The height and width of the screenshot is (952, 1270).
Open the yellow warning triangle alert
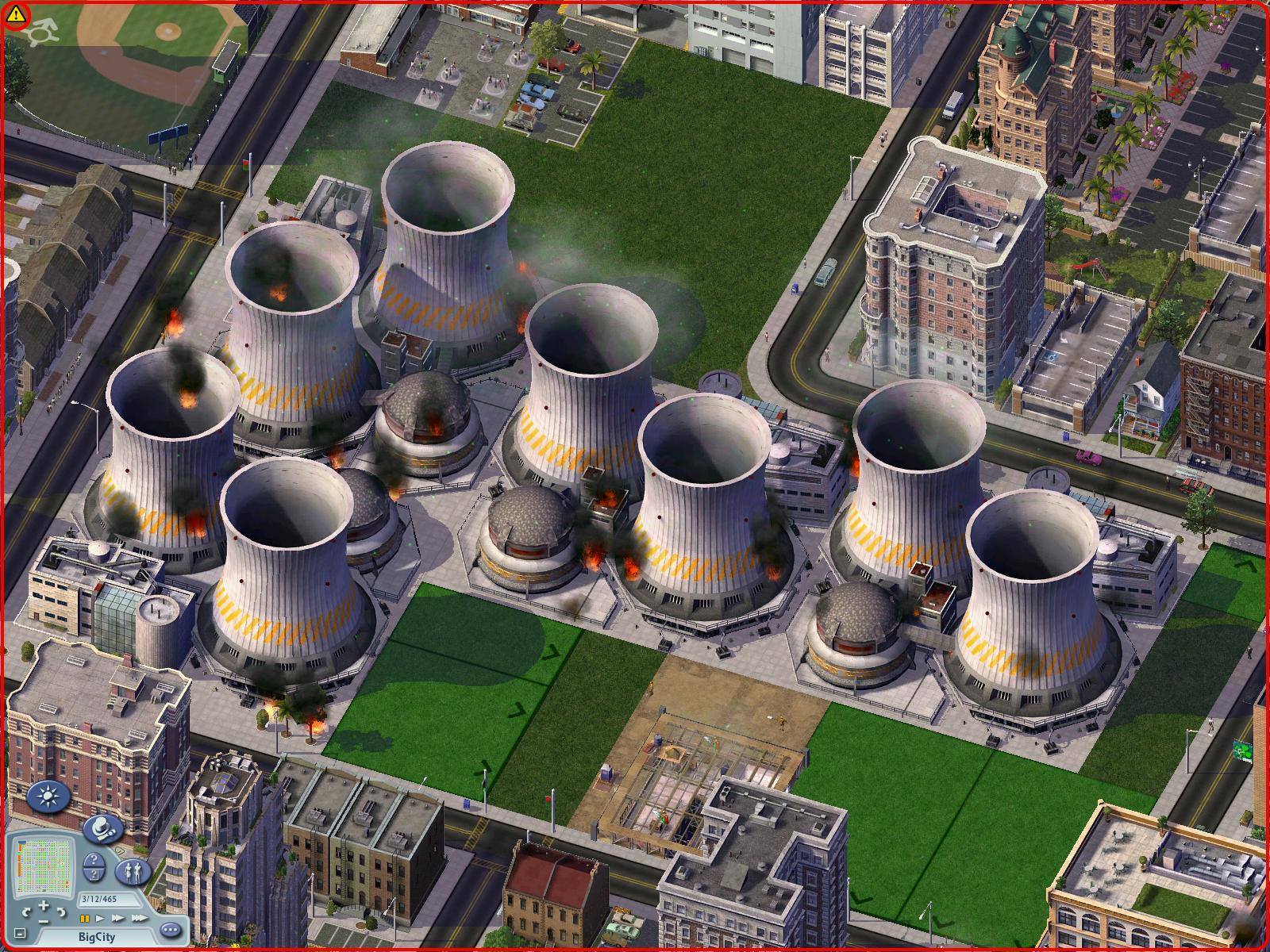tap(15, 14)
